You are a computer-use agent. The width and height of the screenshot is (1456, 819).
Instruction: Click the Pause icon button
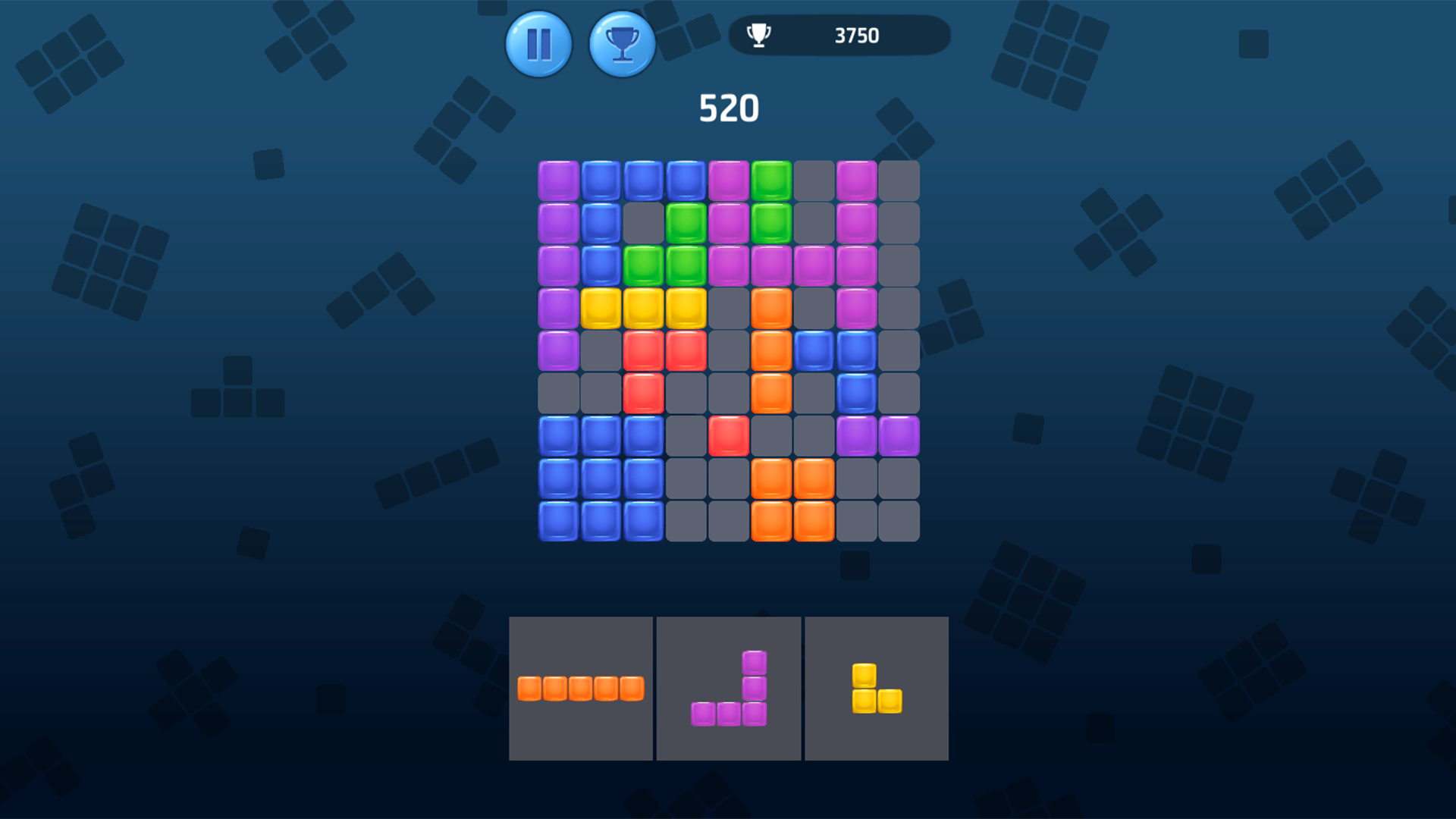538,44
